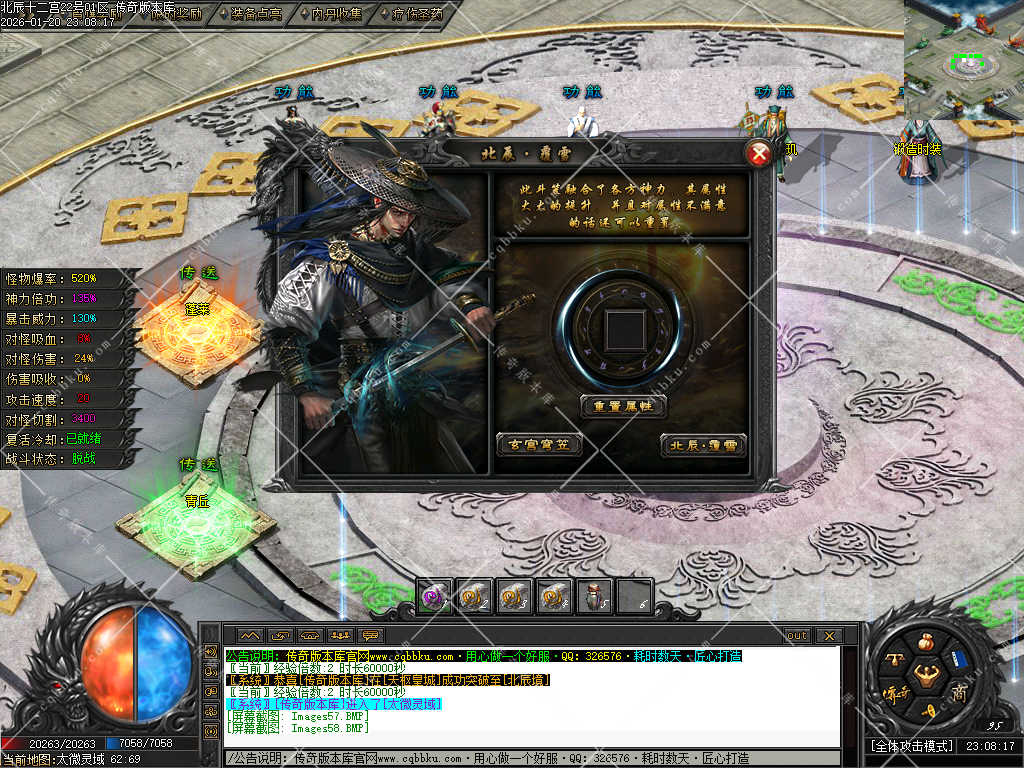The height and width of the screenshot is (768, 1024).
Task: Use the purple swirl item in hotbar slot 1
Action: (434, 596)
